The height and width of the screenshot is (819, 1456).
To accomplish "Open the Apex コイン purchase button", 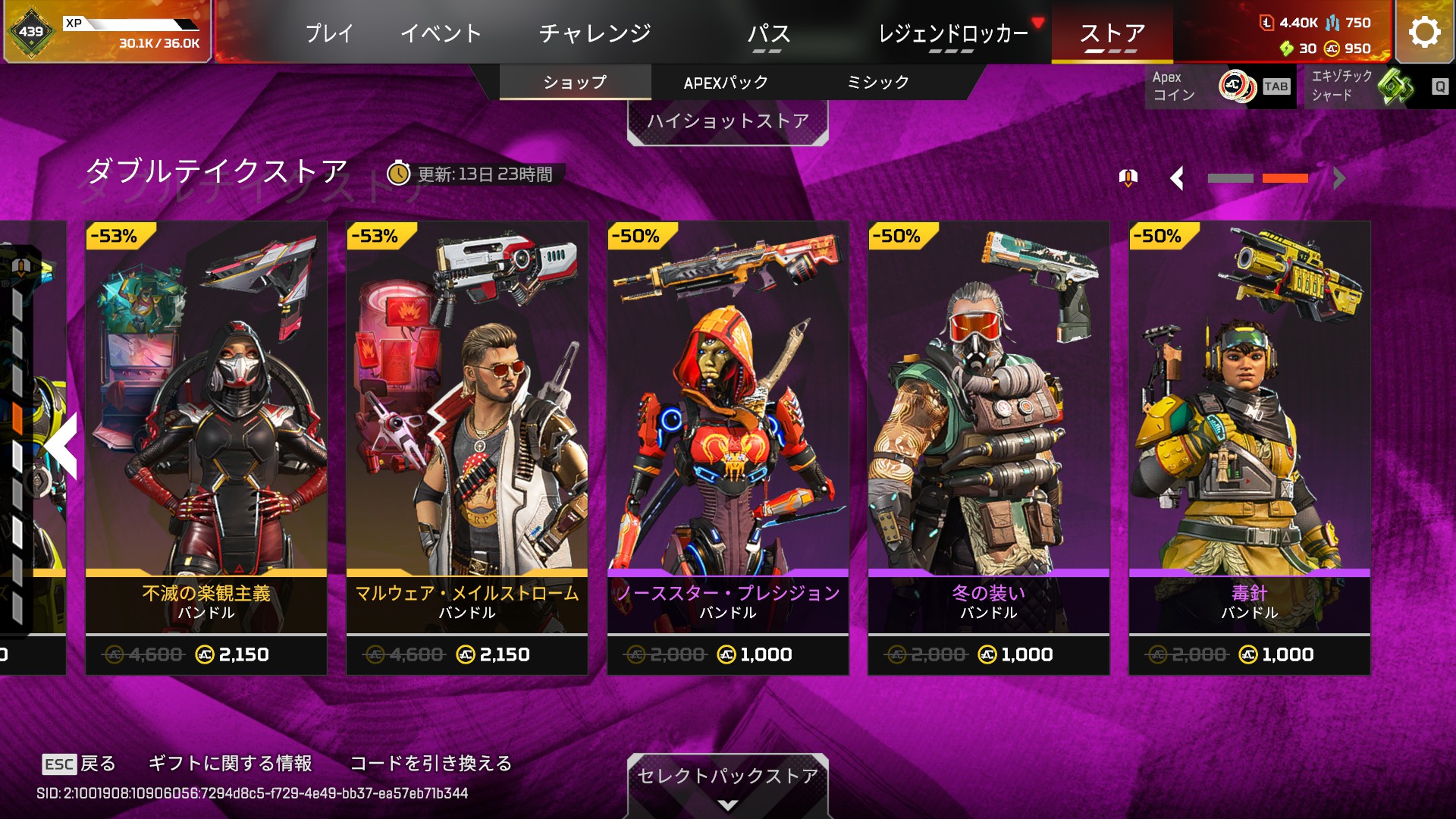I will coord(1219,86).
